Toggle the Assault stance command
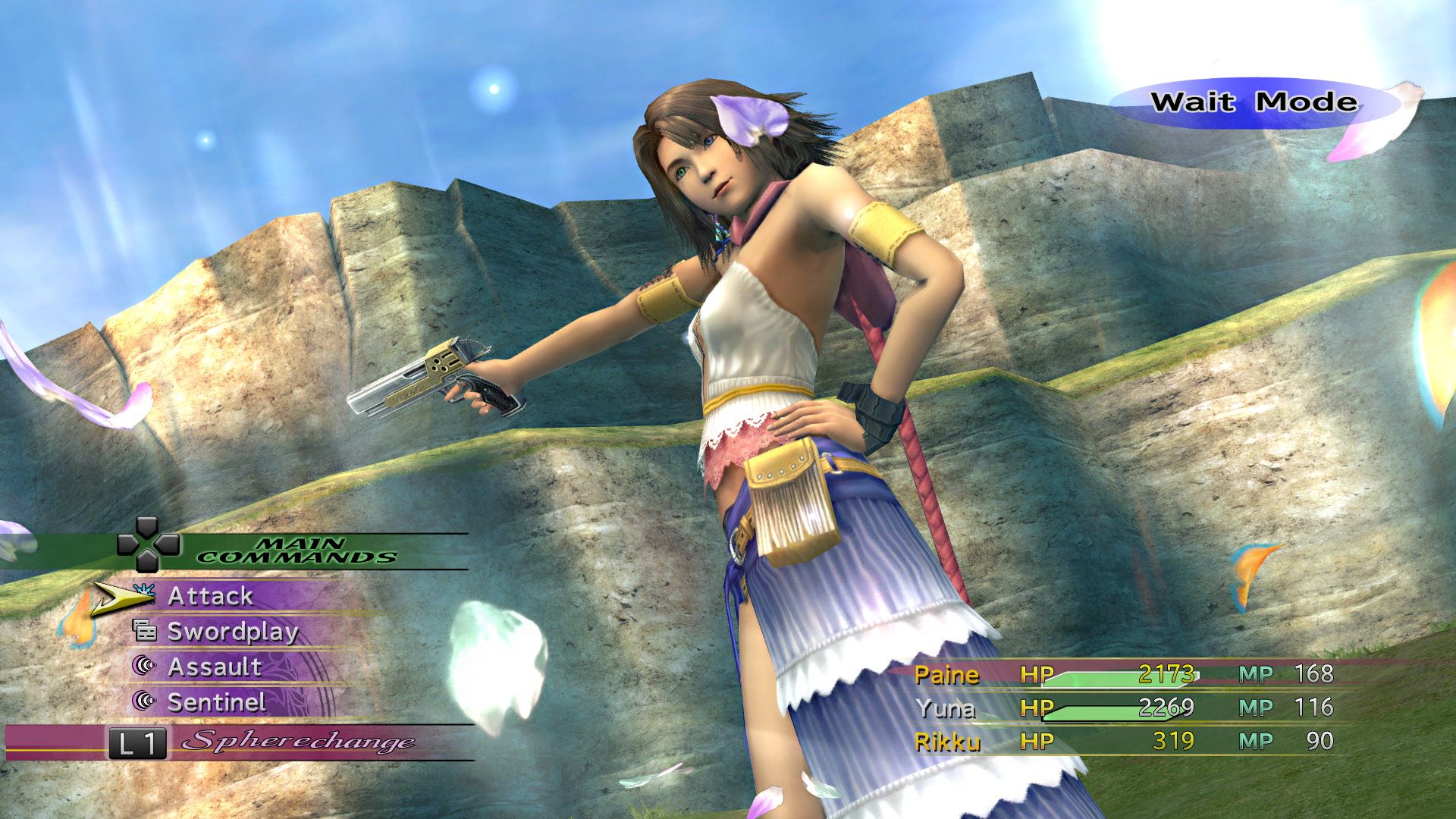The height and width of the screenshot is (819, 1456). (215, 667)
